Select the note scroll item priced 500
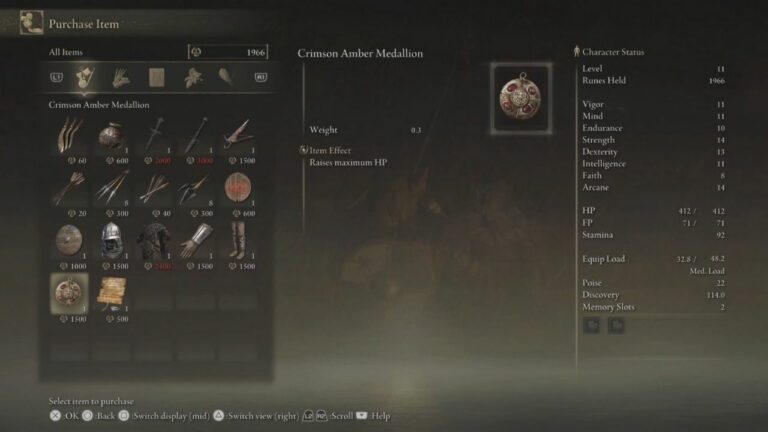The width and height of the screenshot is (768, 432). [111, 293]
